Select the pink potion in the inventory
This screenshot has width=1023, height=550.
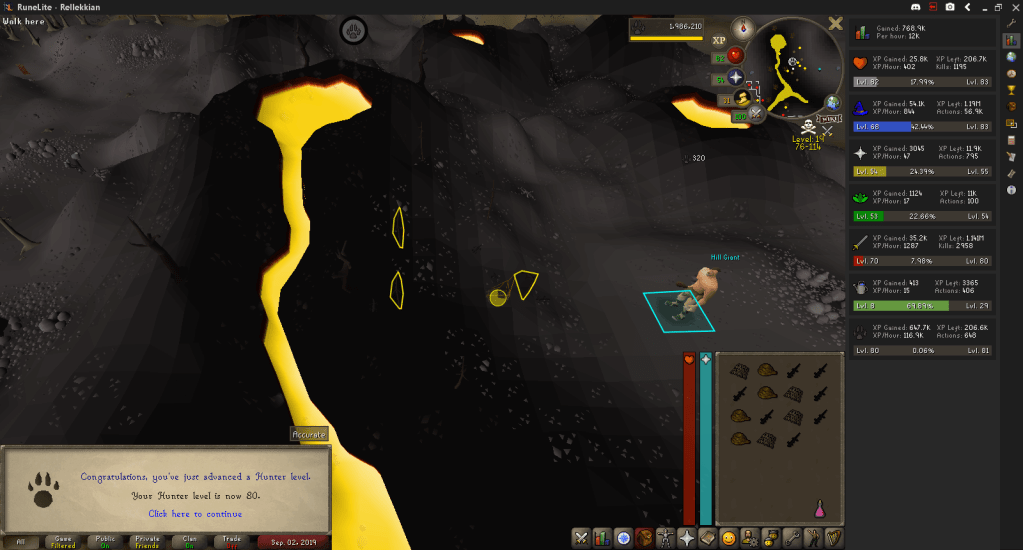click(820, 509)
